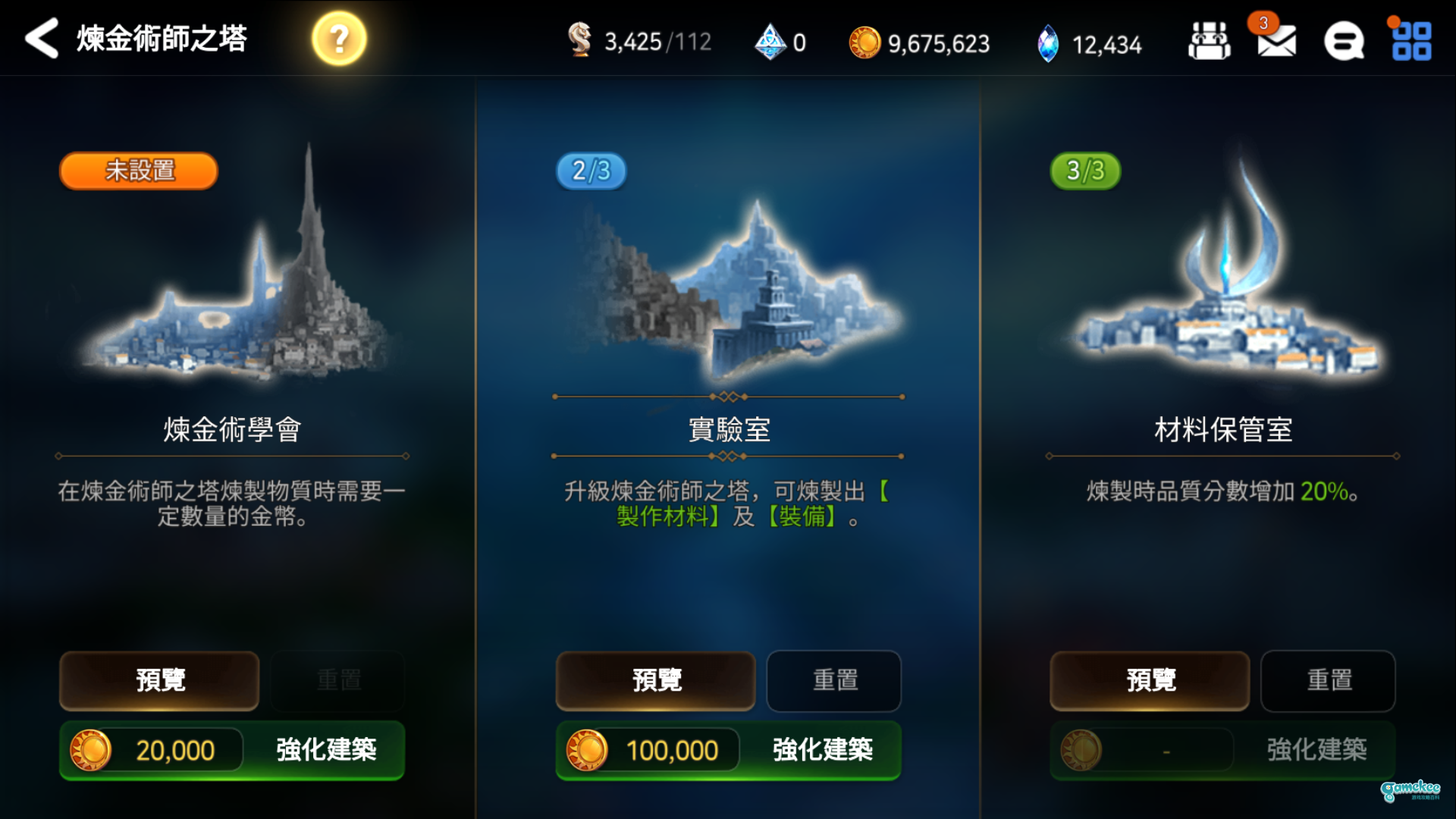Click the blue pyramid currency icon
The width and height of the screenshot is (1456, 819).
(768, 42)
